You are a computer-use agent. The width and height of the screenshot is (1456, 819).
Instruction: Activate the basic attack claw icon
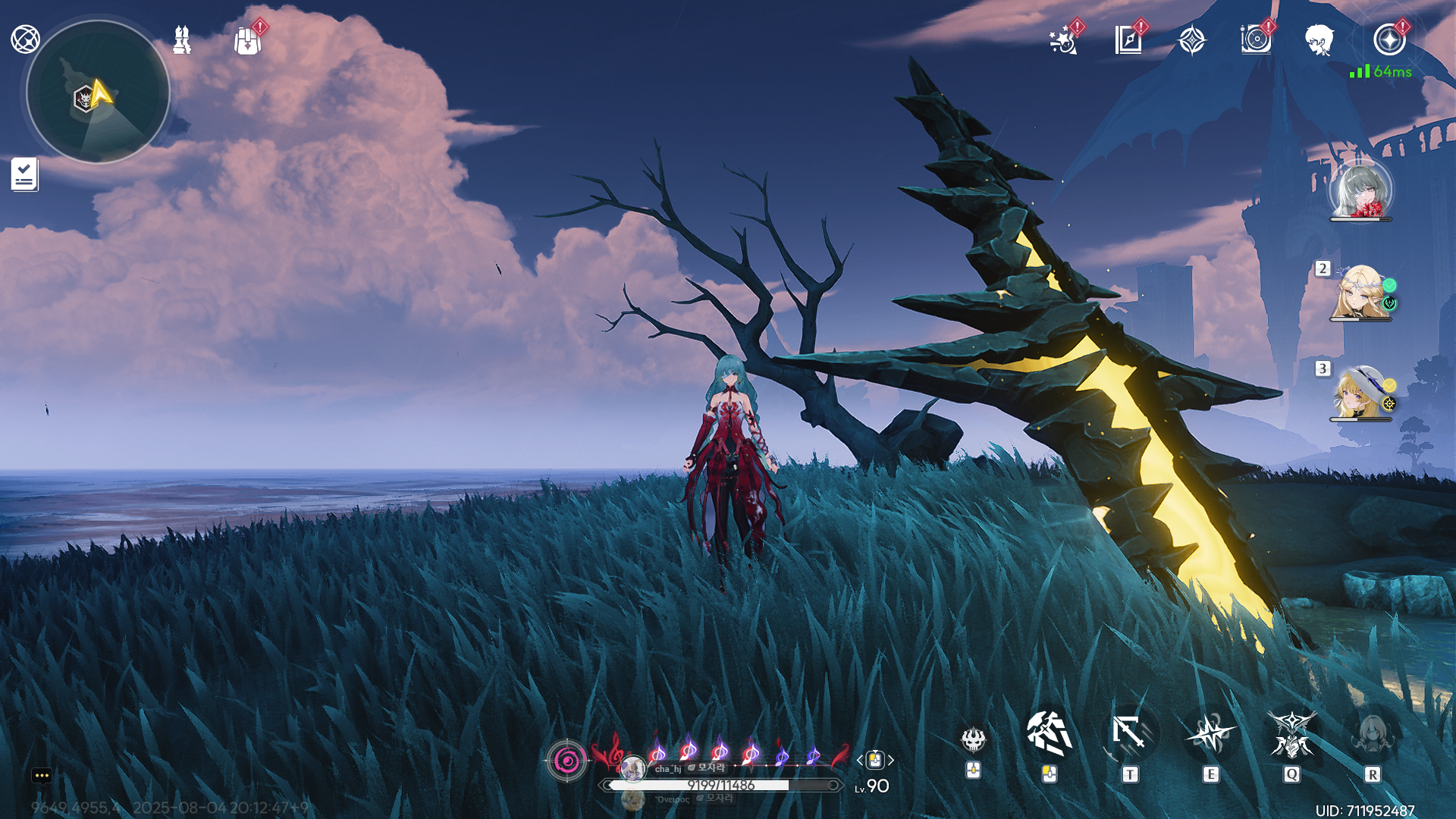[1050, 734]
